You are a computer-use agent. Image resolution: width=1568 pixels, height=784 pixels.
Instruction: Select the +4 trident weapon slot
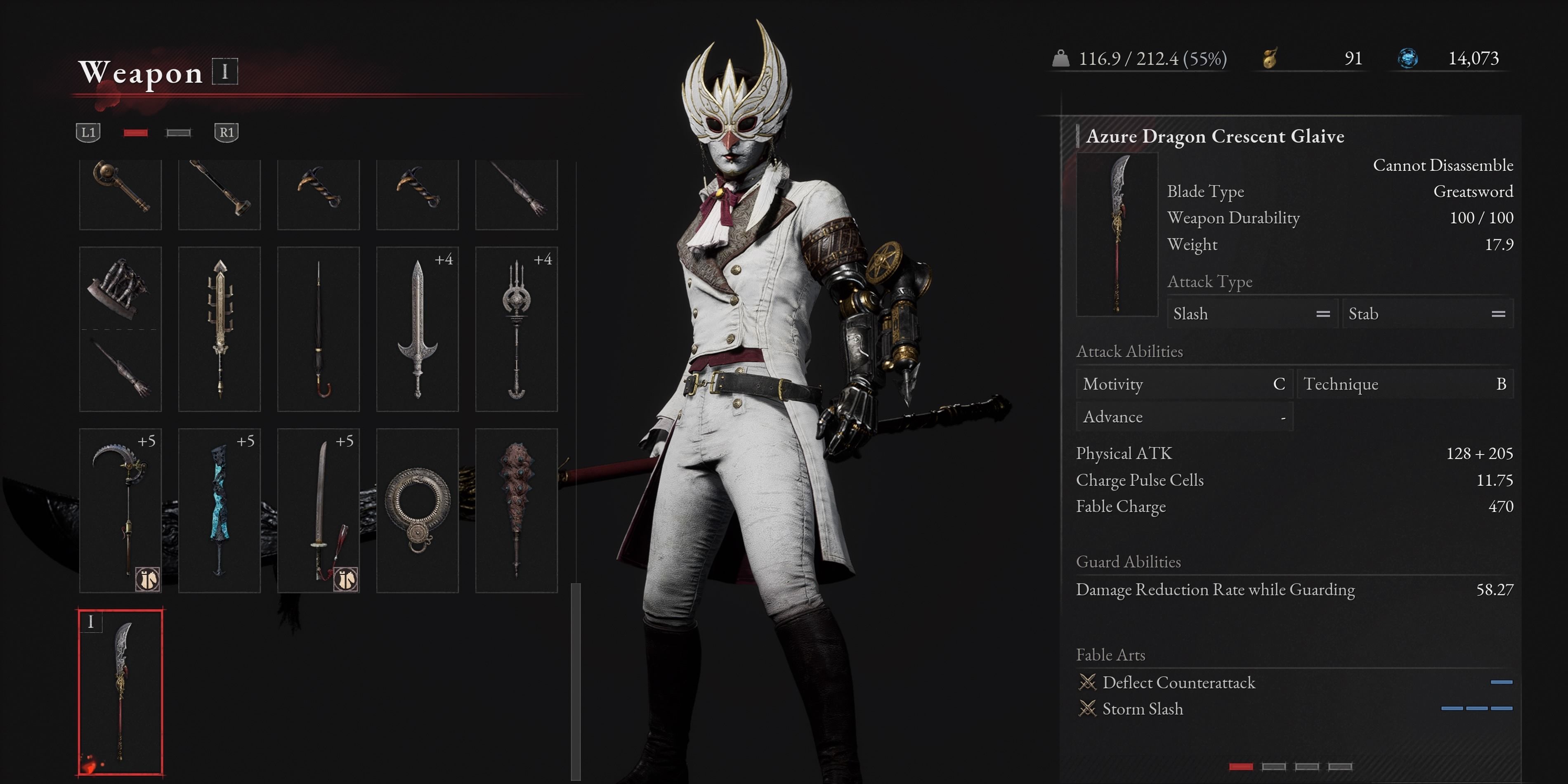click(x=516, y=329)
